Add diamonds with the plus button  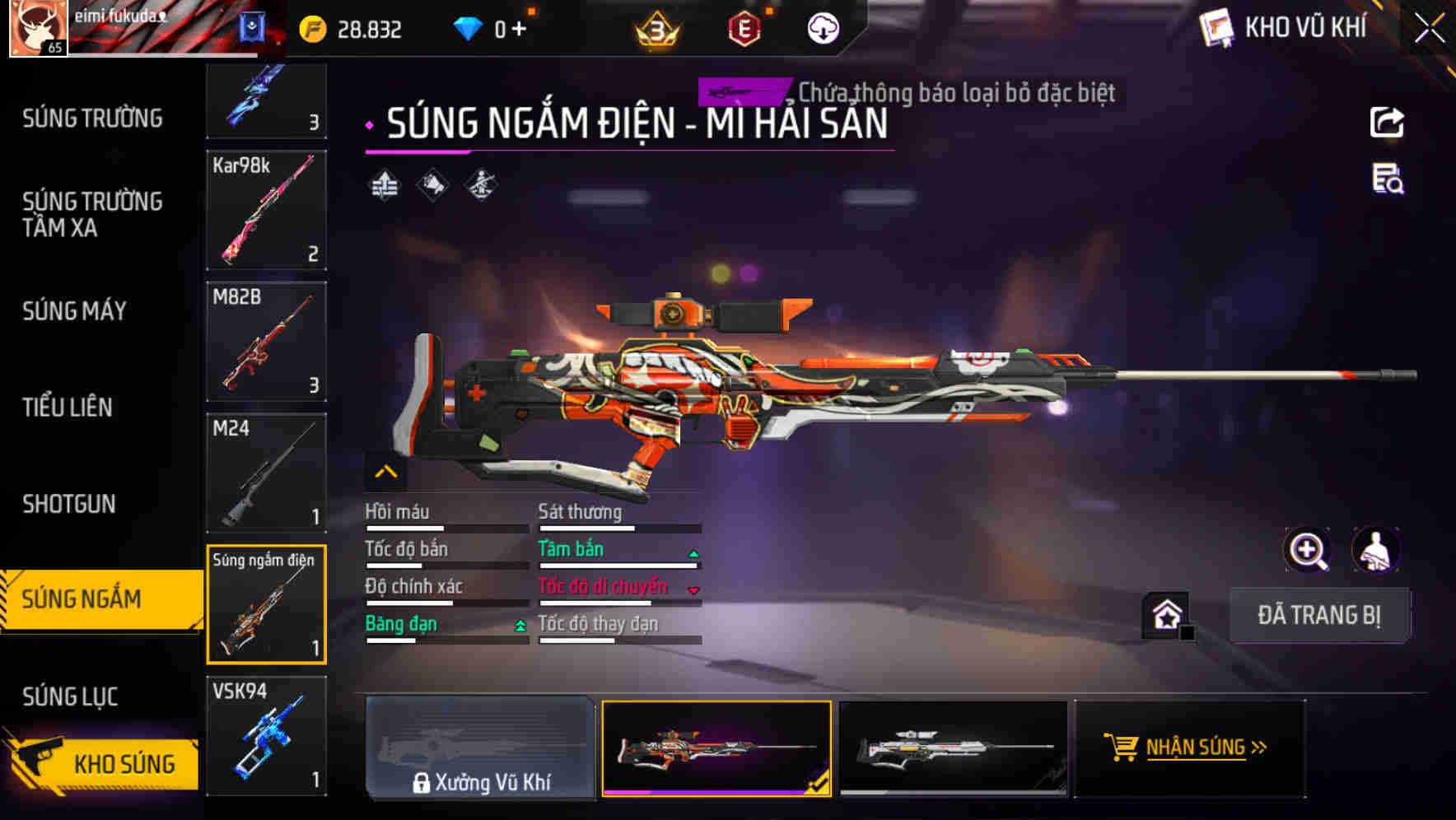[519, 29]
